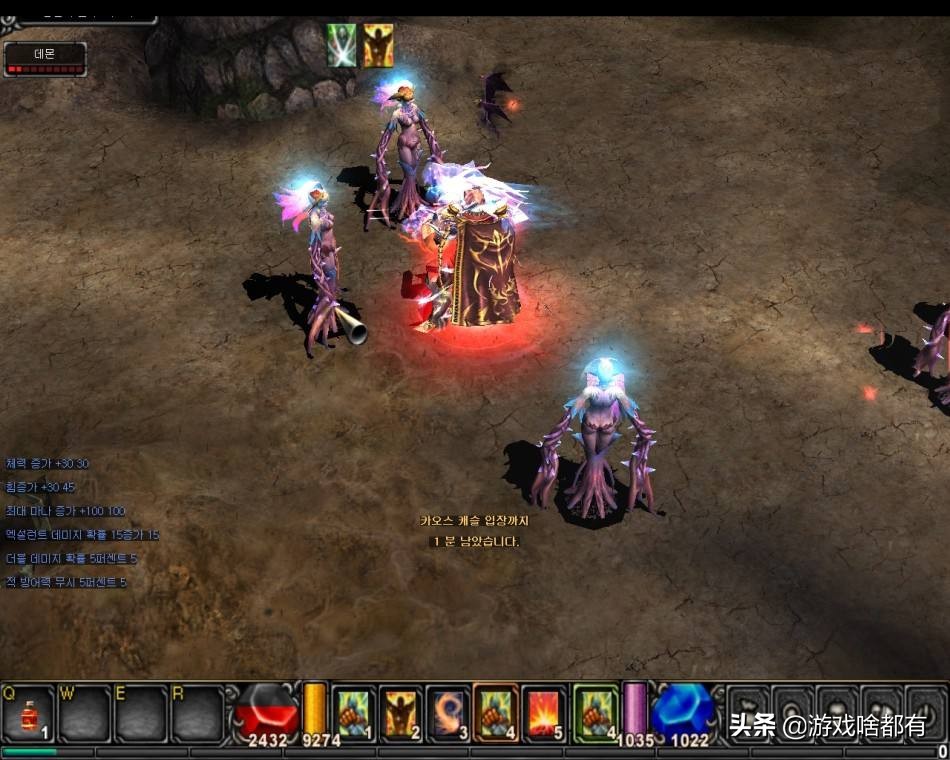Select the 데몬 pet status panel

[45, 59]
